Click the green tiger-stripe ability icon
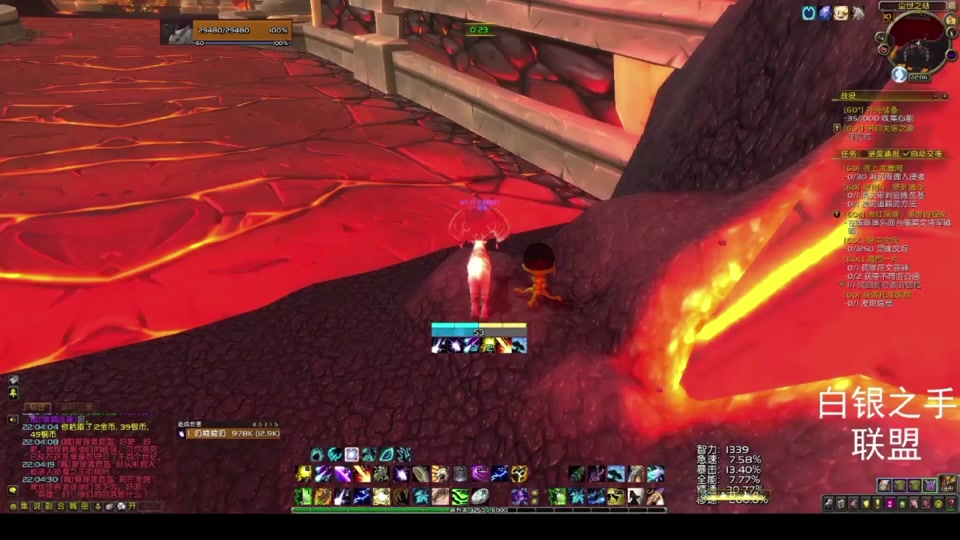 point(459,496)
